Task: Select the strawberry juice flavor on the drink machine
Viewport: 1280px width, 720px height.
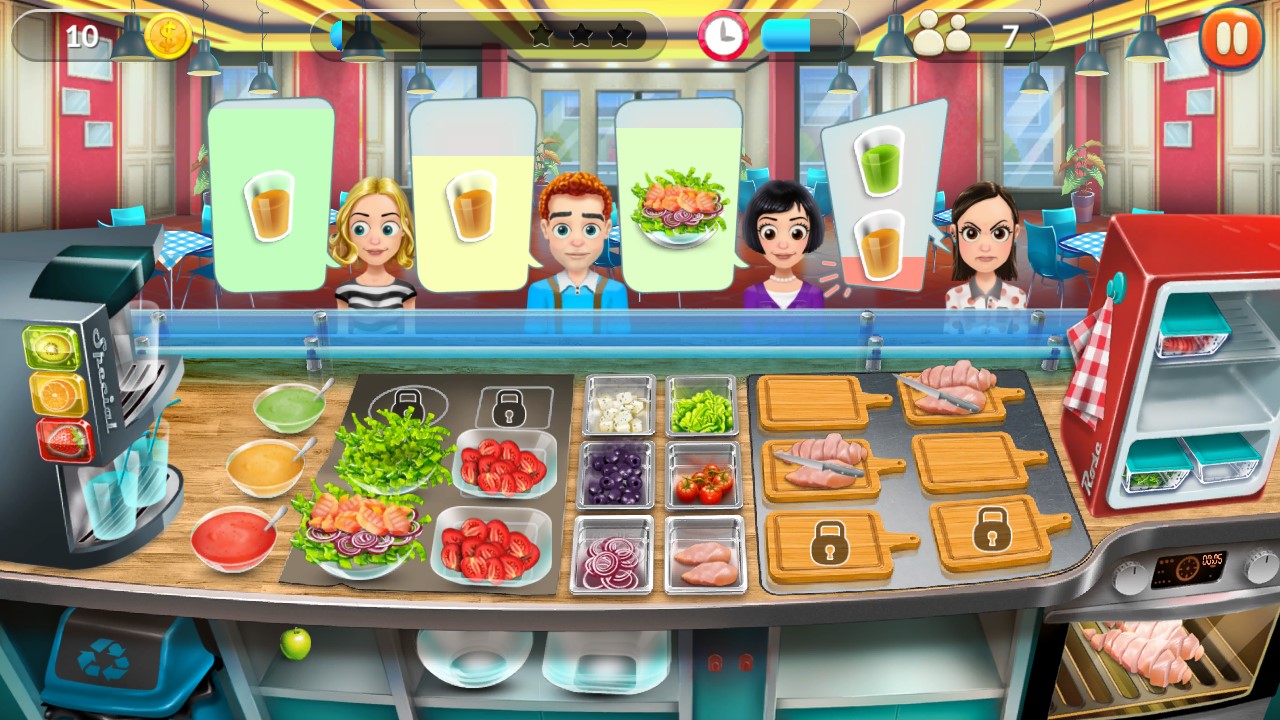Action: [63, 435]
